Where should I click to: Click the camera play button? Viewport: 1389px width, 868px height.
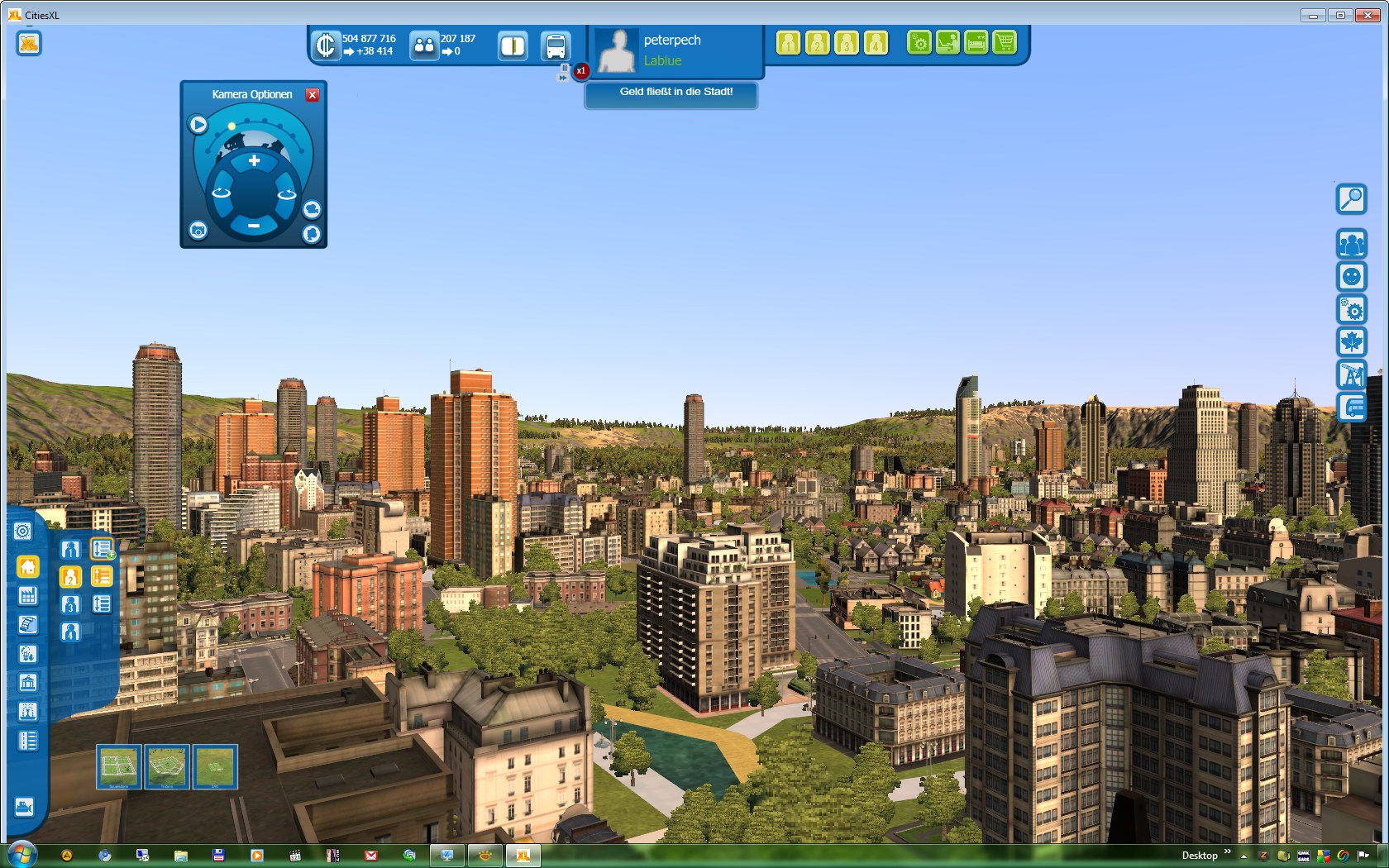(x=198, y=125)
